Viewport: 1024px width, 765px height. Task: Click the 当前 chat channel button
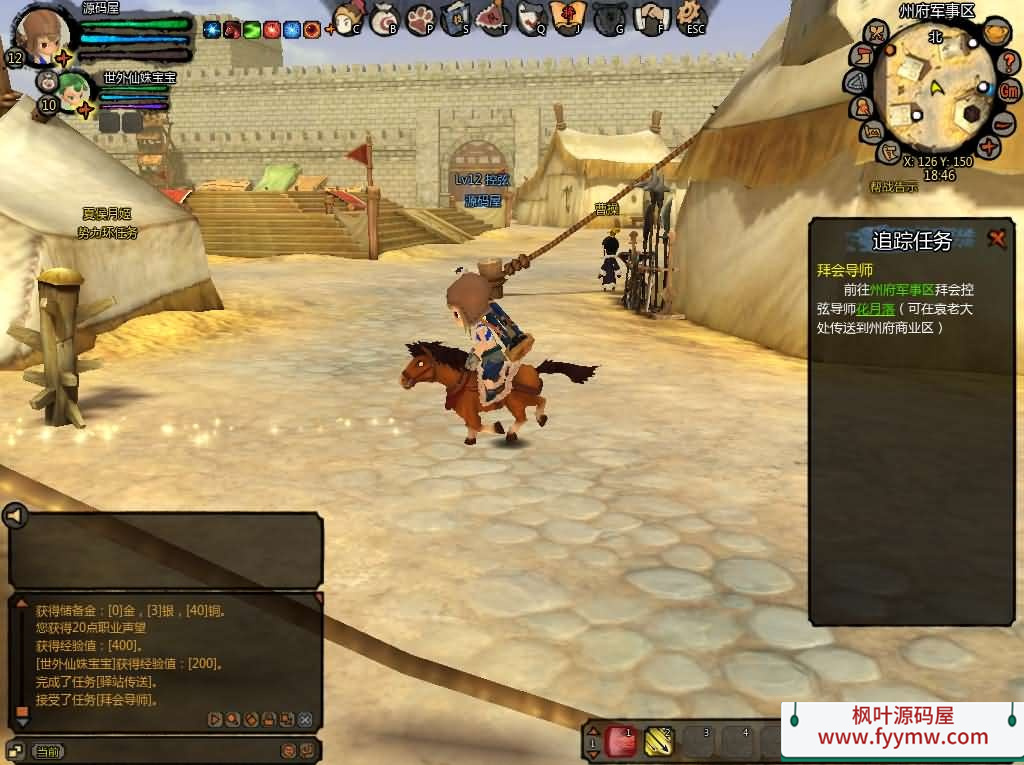(48, 750)
